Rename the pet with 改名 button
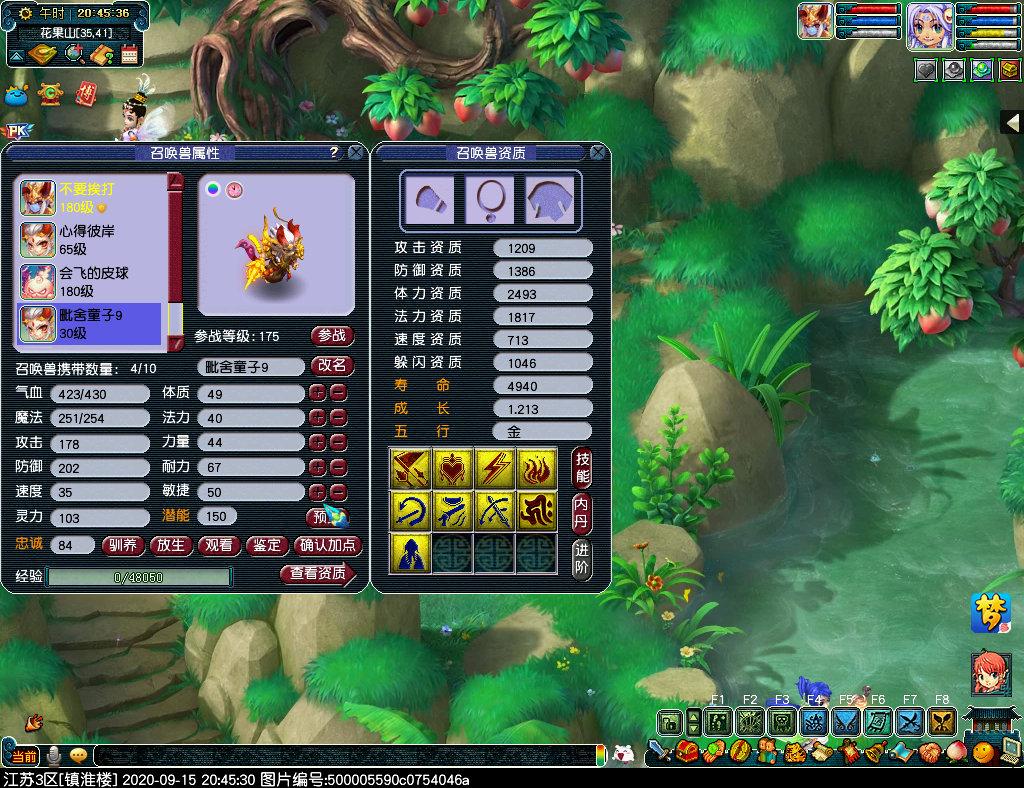This screenshot has height=788, width=1024. 332,366
